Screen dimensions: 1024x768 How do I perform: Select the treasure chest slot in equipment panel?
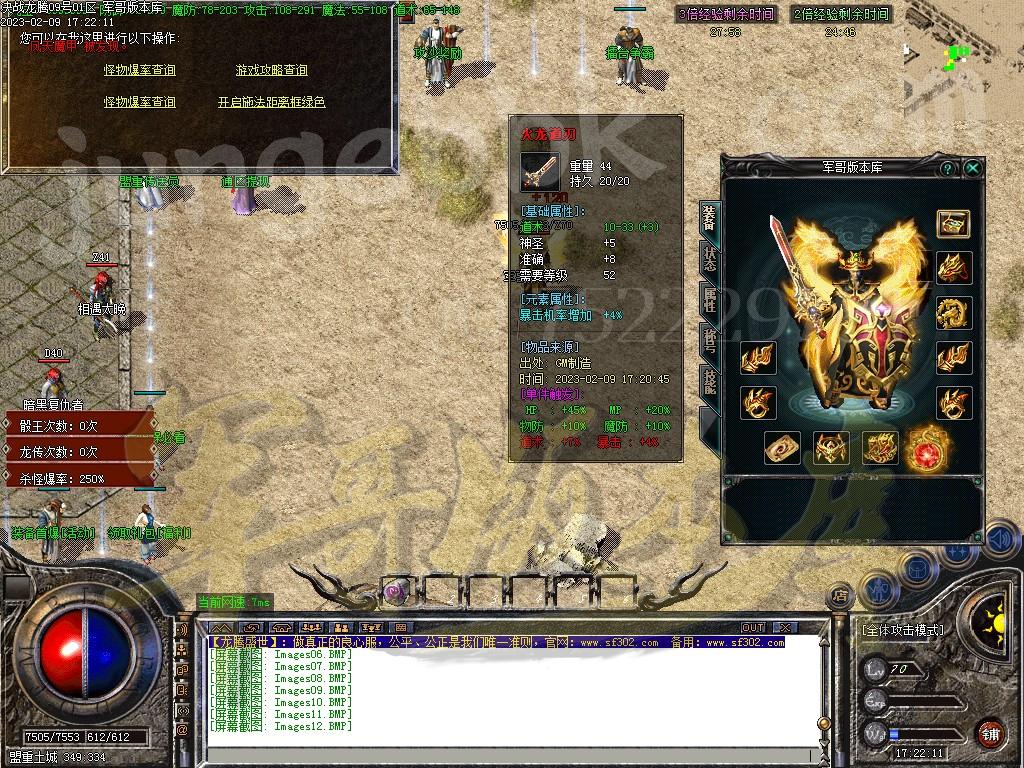tap(953, 223)
